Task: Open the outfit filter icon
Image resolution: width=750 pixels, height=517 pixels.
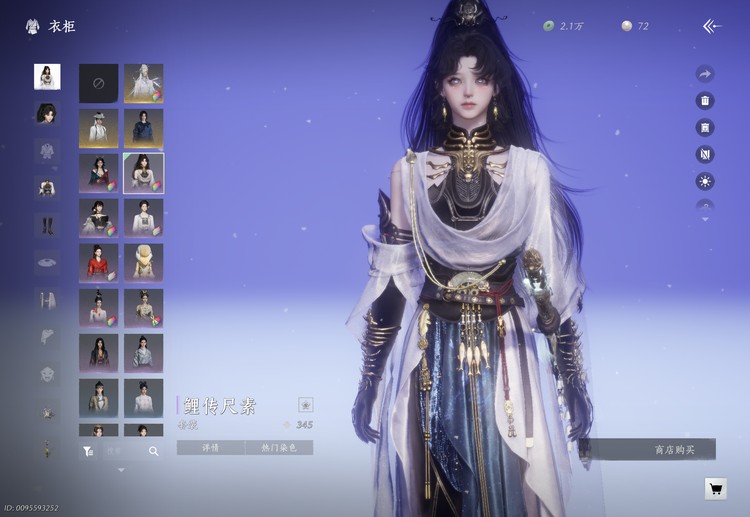Action: point(89,451)
